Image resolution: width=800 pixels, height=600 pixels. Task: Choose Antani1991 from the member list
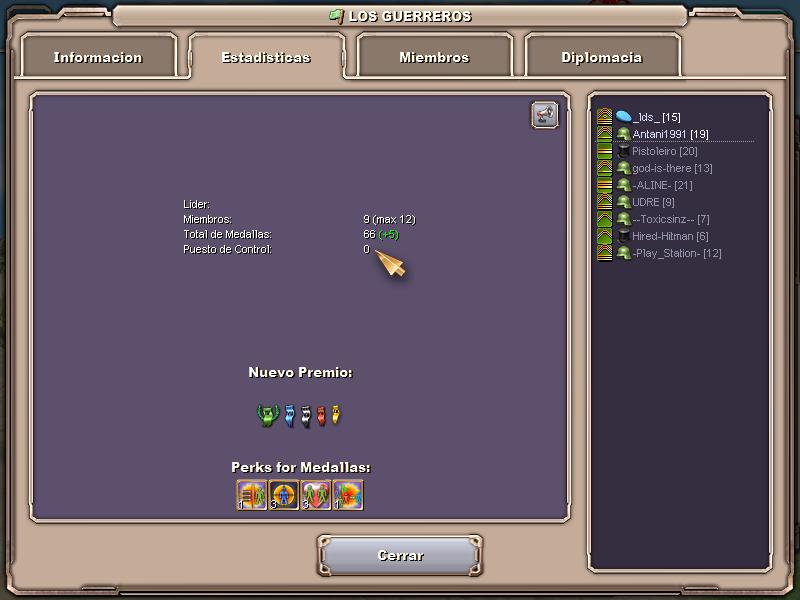point(670,134)
